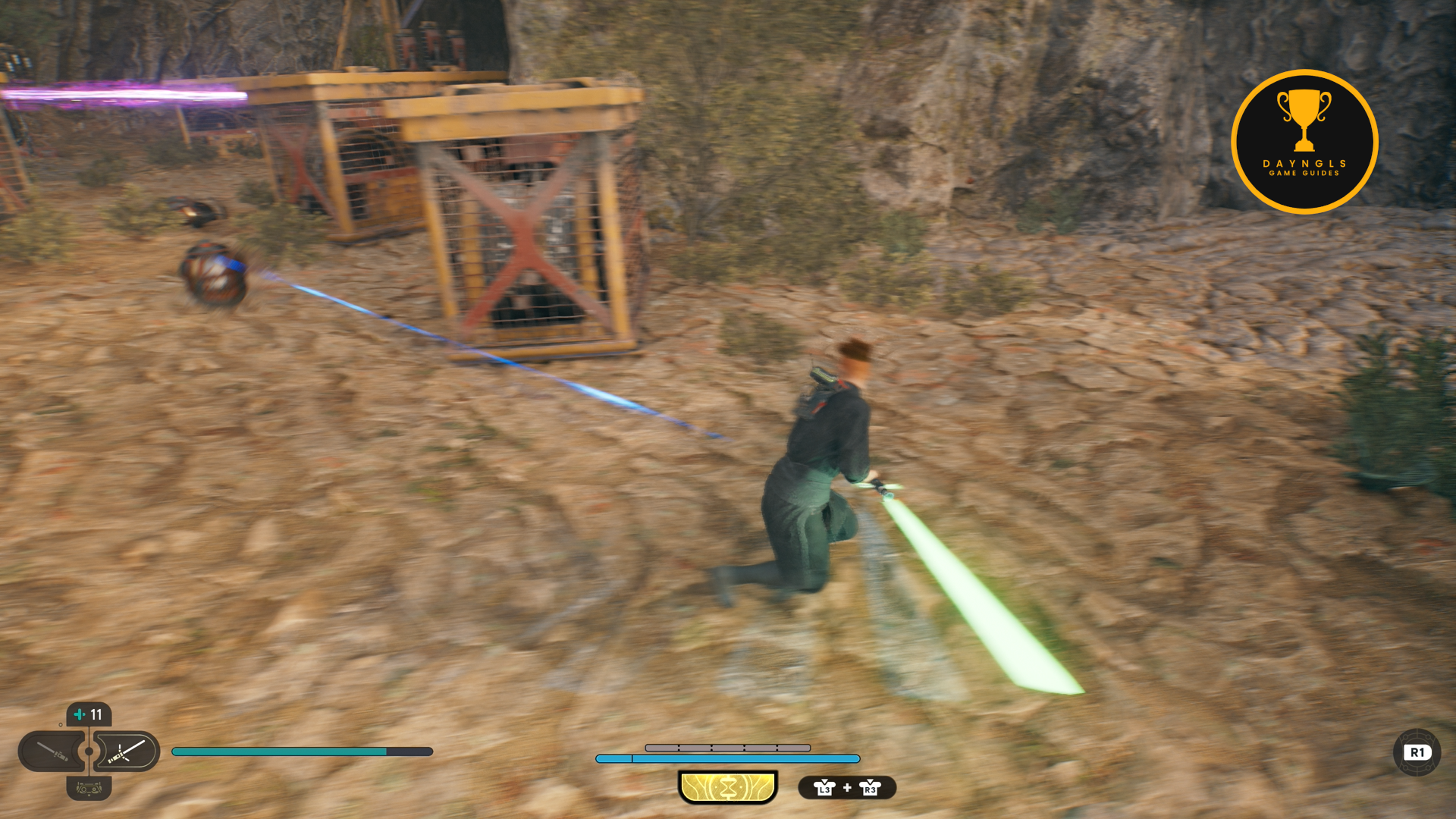
Task: Open the Dayngls Game Guides trophy logo
Action: click(1304, 142)
